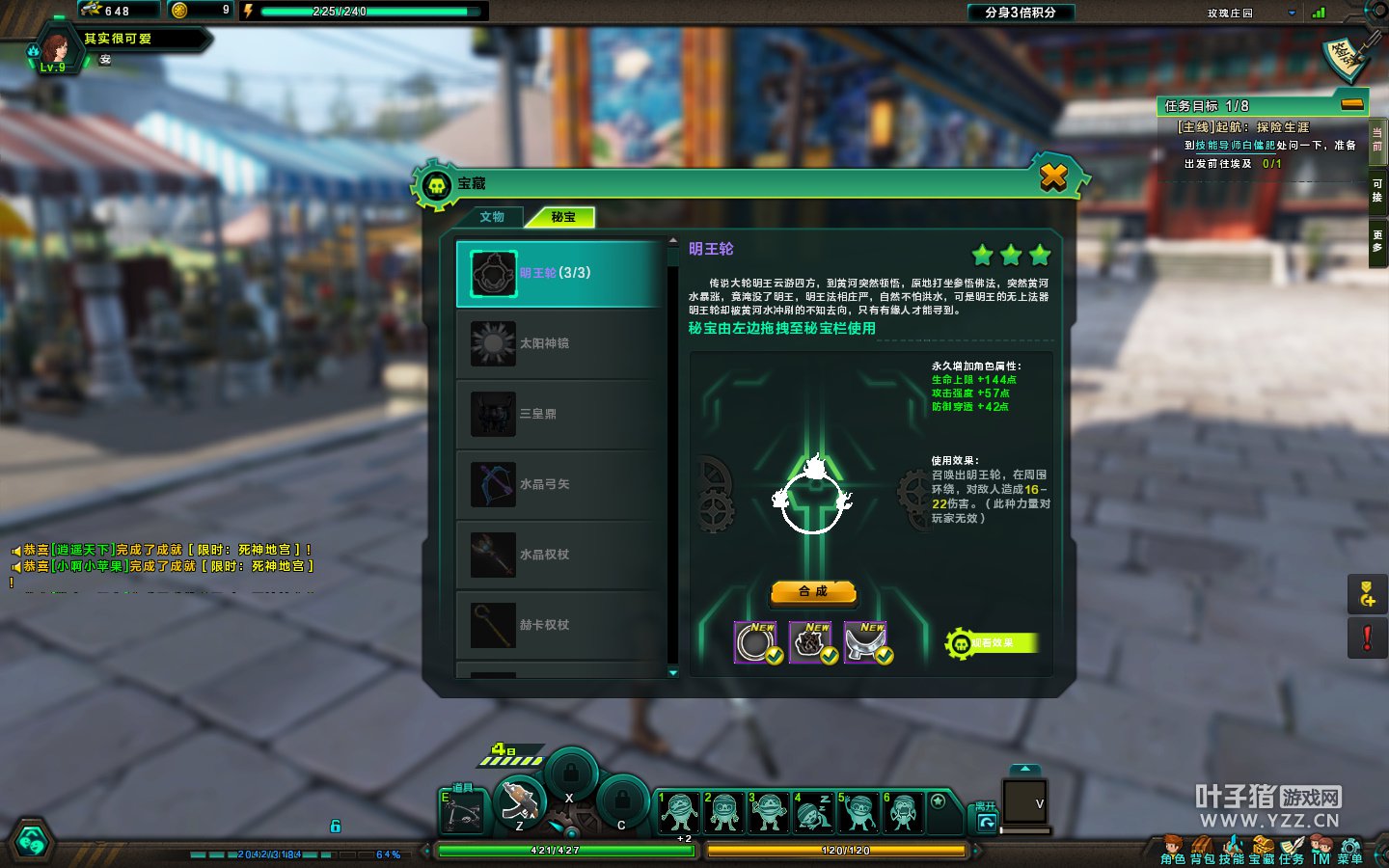Select the 赫卡权杖 treasure entry
The image size is (1389, 868).
559,625
